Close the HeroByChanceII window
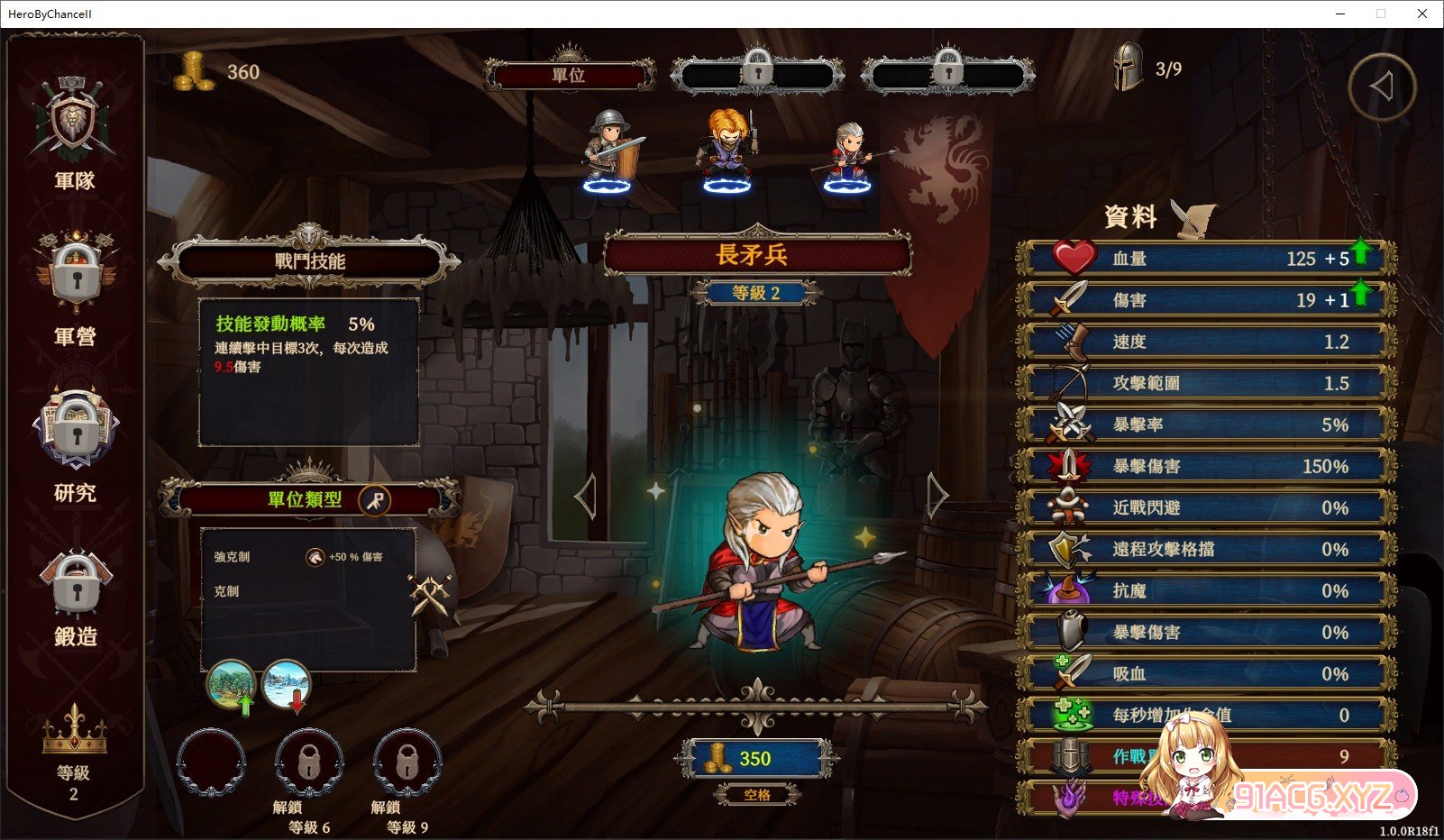Image resolution: width=1444 pixels, height=840 pixels. 1422,14
